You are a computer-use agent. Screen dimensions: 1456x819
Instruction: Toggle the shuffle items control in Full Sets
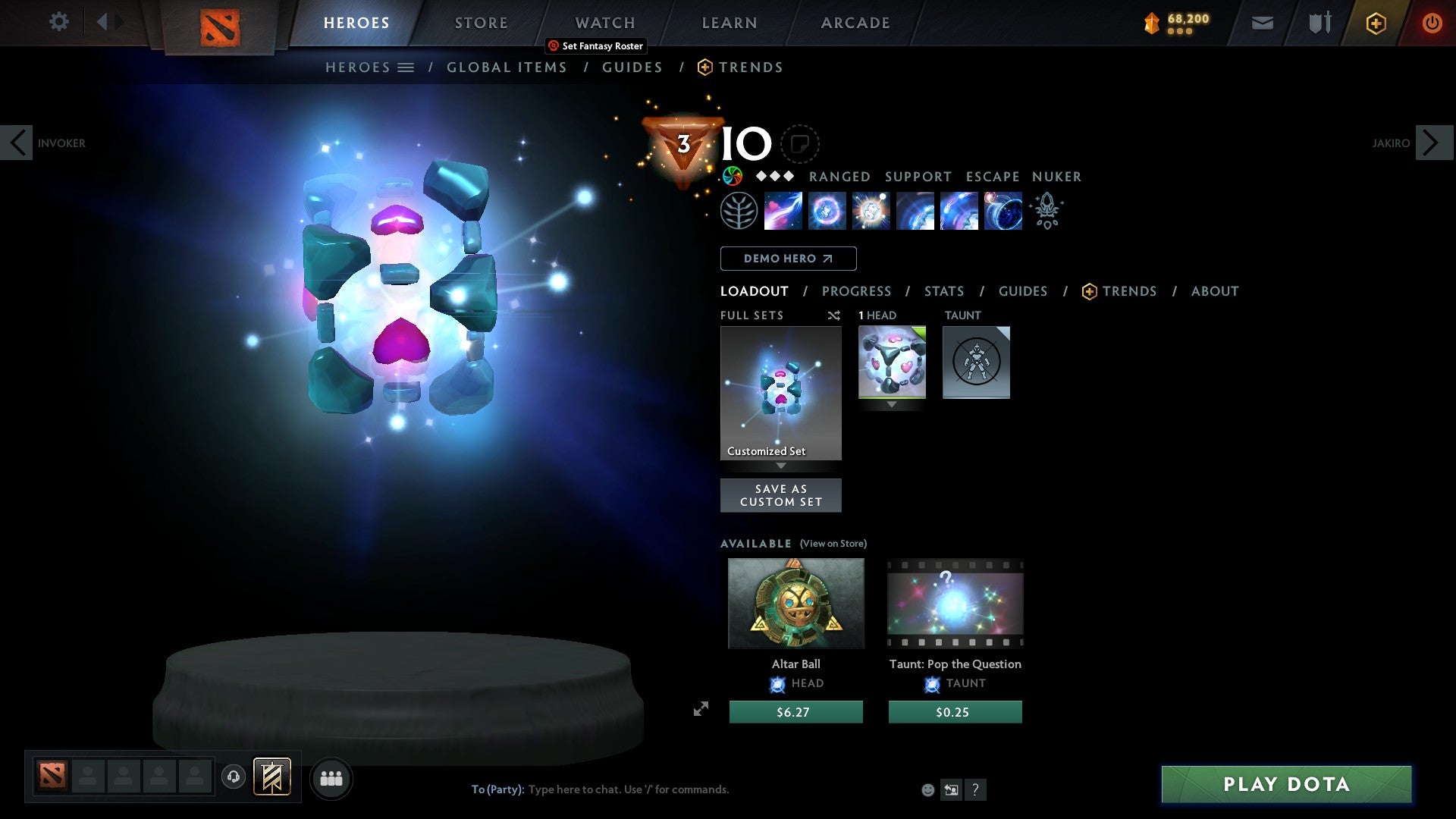(833, 315)
